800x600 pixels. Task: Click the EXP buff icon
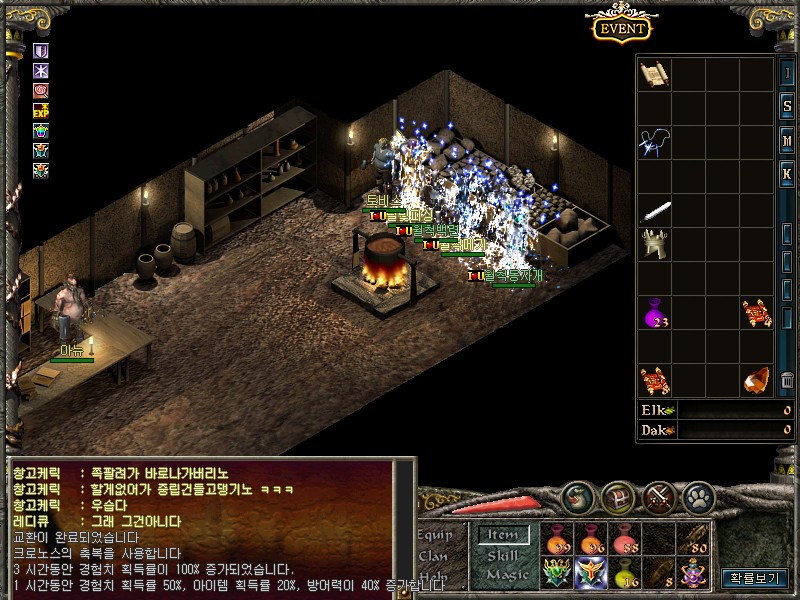[41, 111]
